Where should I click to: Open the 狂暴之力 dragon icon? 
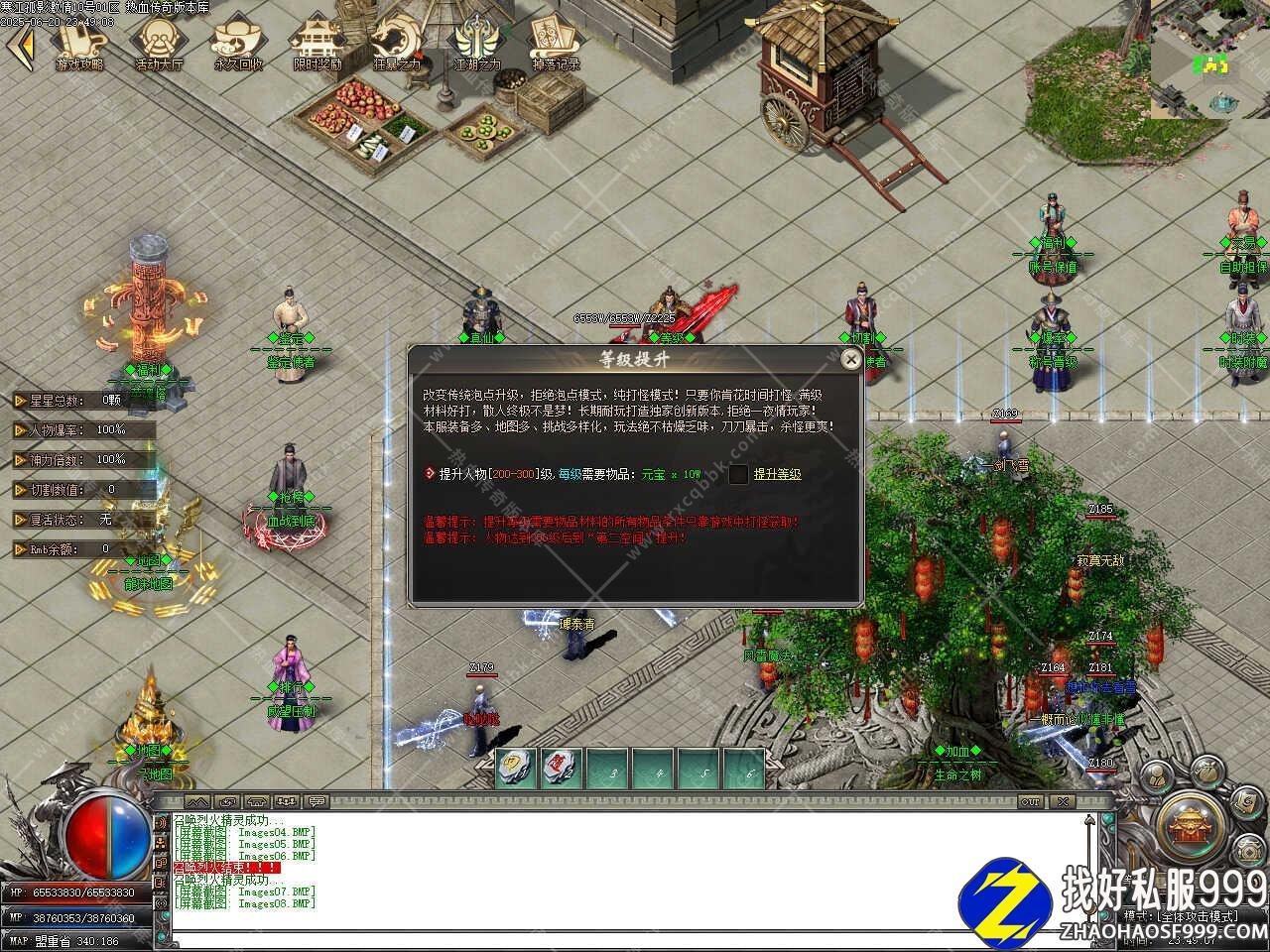click(x=397, y=44)
